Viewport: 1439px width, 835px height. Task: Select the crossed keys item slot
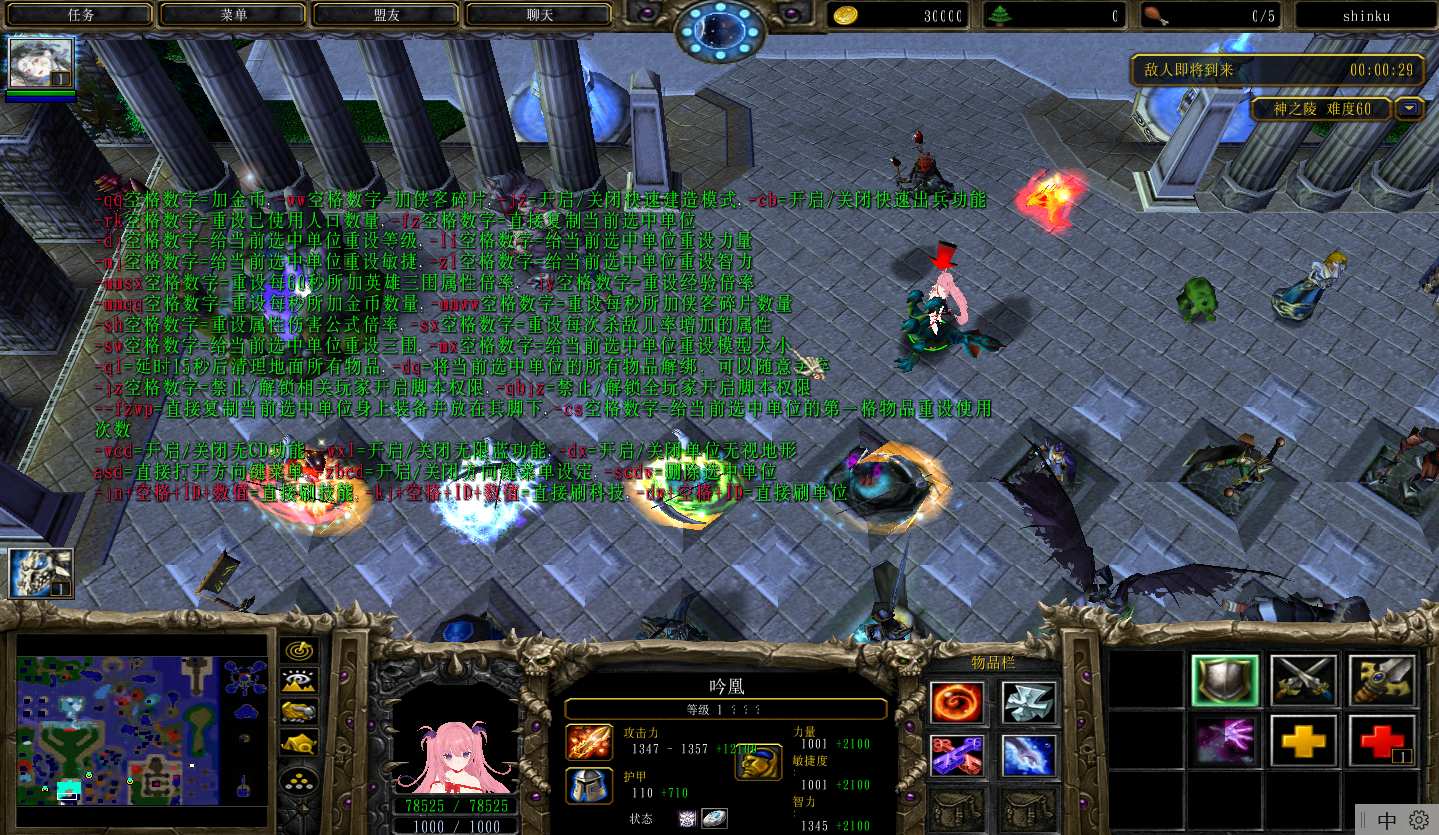(955, 757)
